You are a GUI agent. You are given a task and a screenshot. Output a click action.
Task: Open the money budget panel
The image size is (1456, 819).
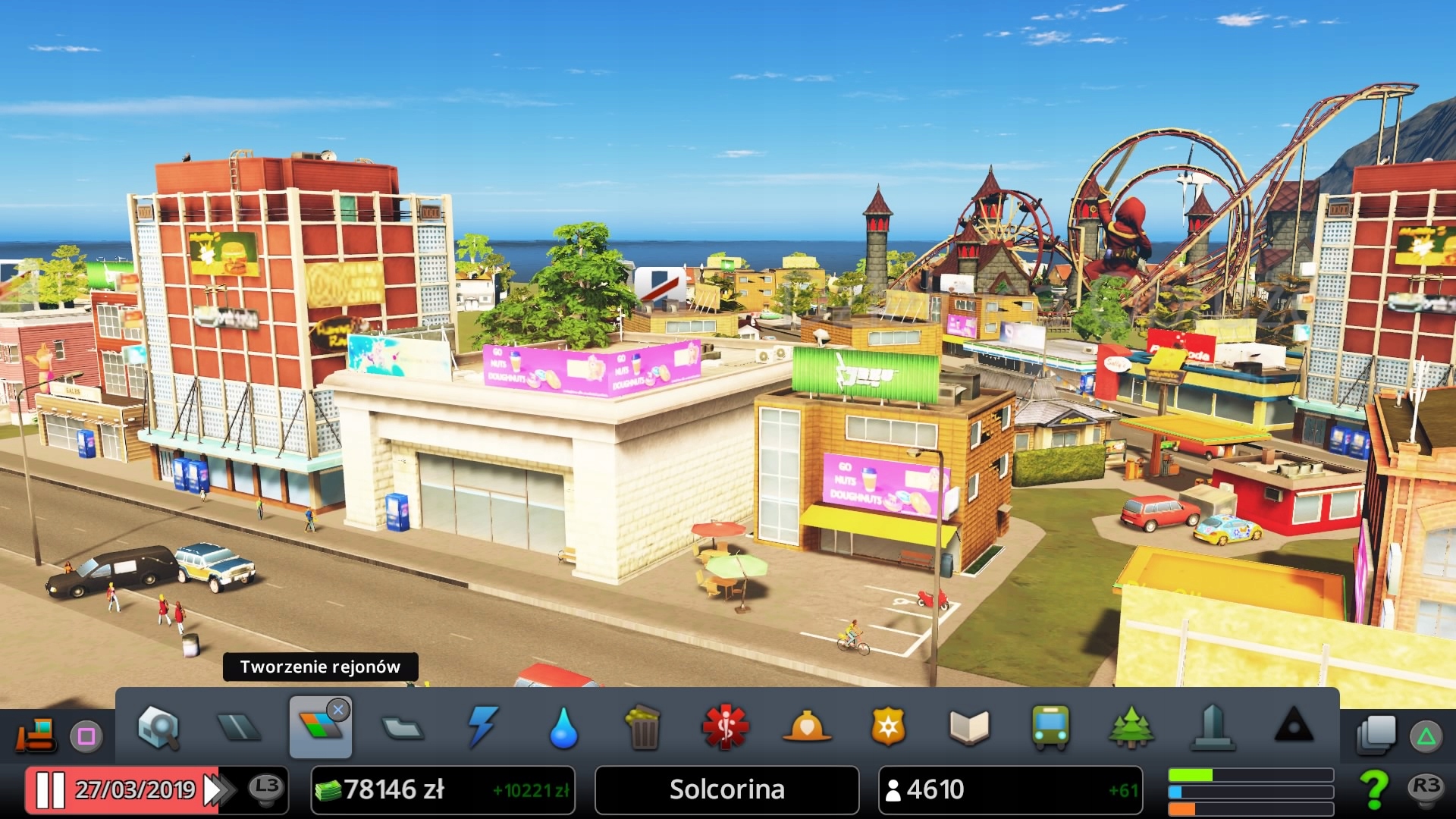(443, 790)
